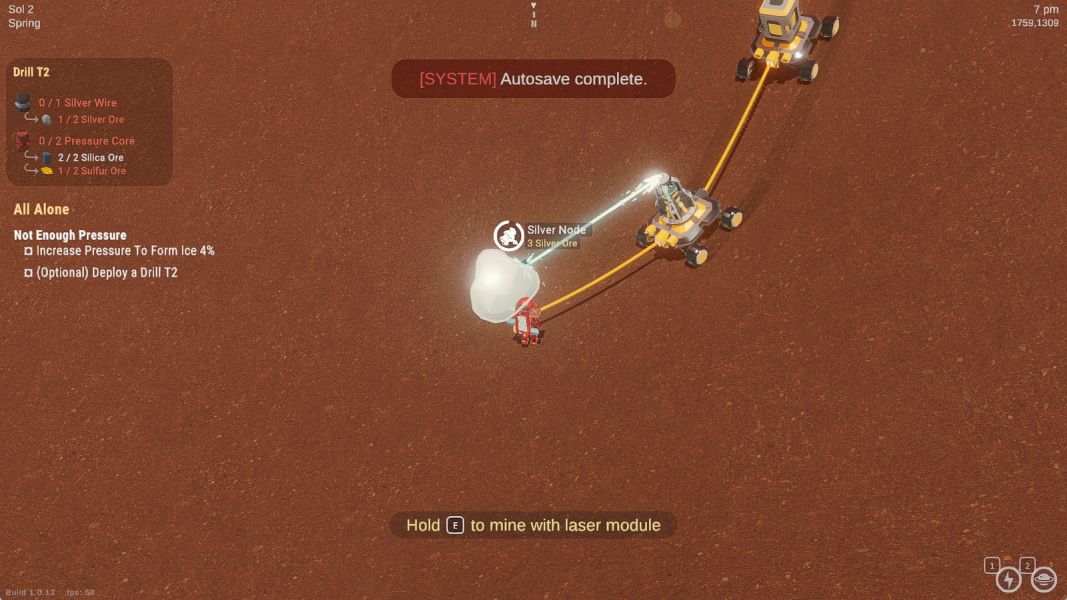Click the Silver Node label marker

(x=556, y=230)
